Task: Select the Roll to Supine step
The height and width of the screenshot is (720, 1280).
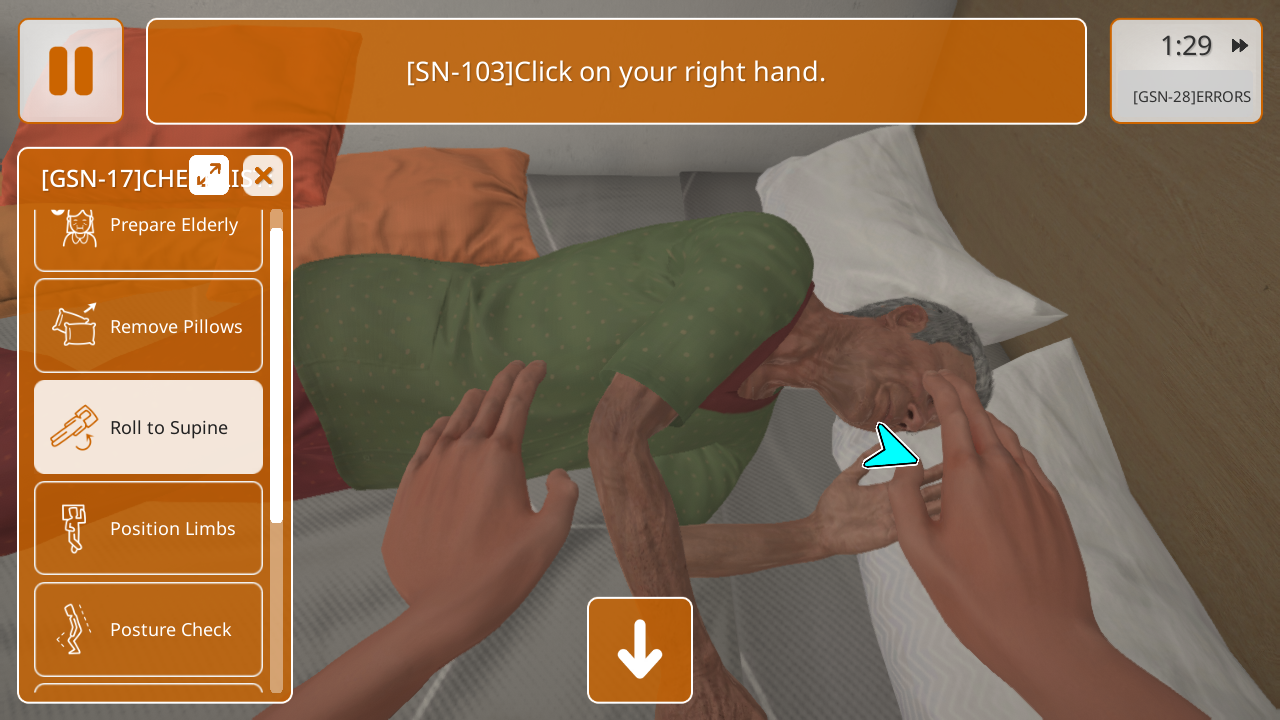Action: (148, 427)
